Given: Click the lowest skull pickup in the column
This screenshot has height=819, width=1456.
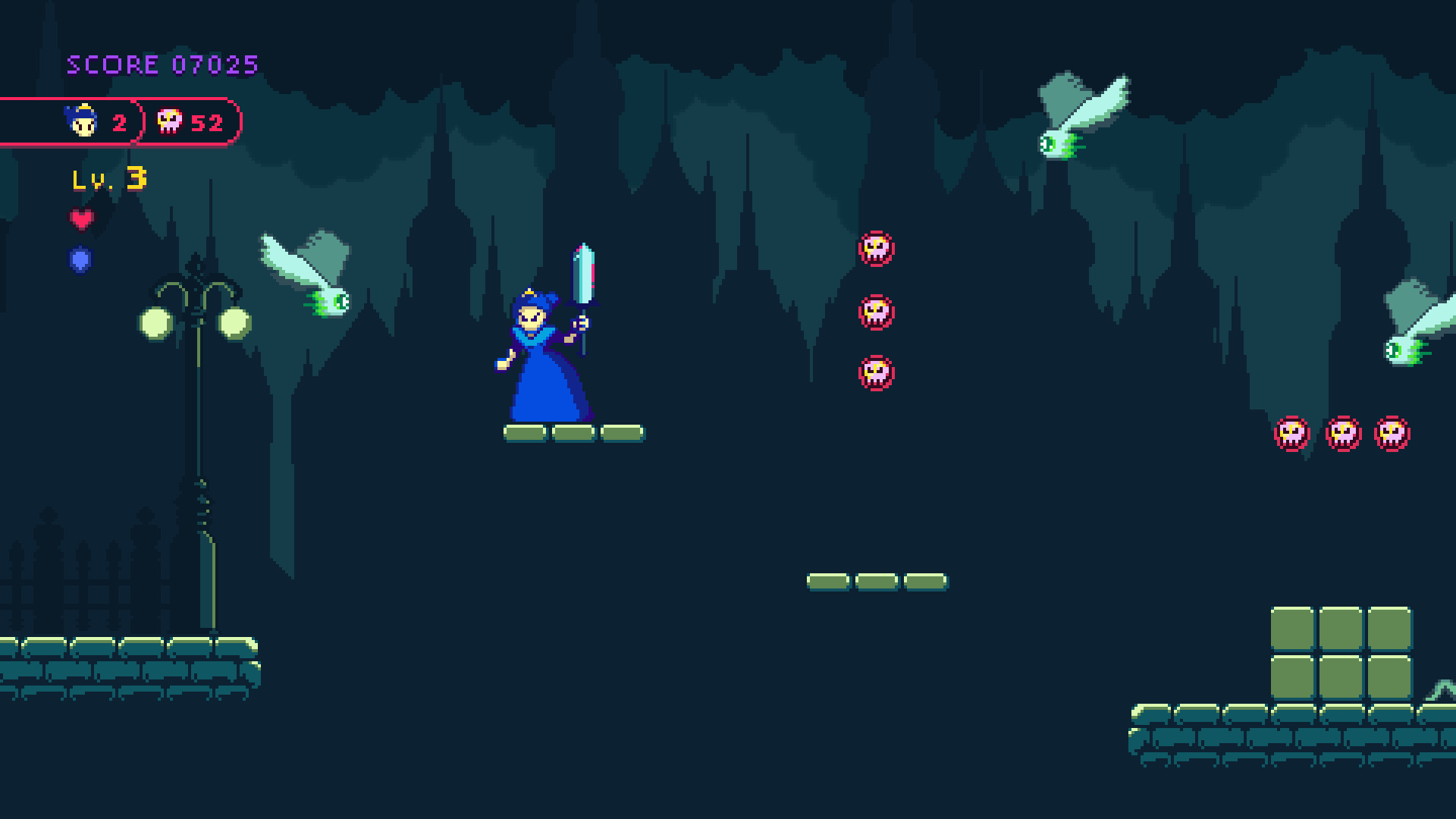Looking at the screenshot, I should (877, 373).
